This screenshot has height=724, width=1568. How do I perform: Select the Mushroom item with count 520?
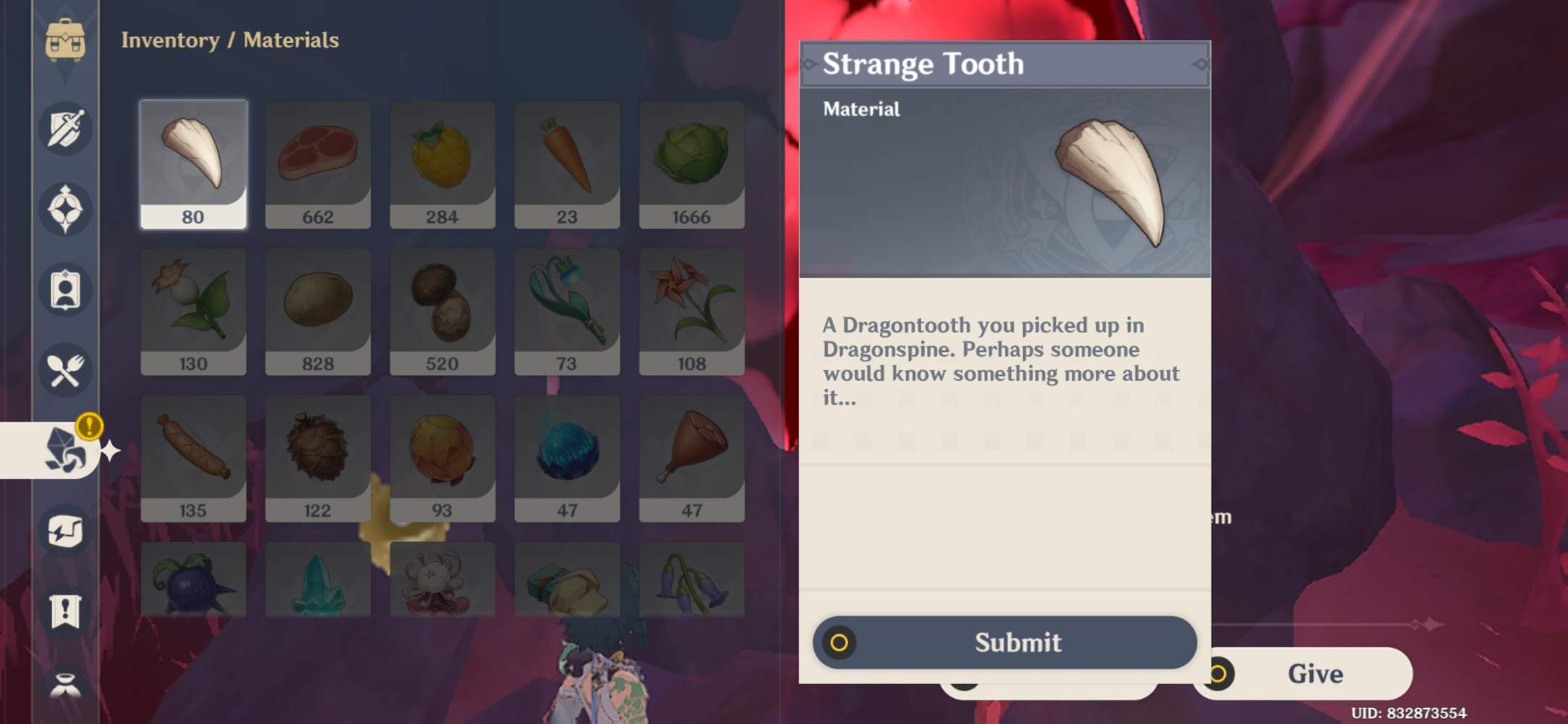(x=442, y=311)
